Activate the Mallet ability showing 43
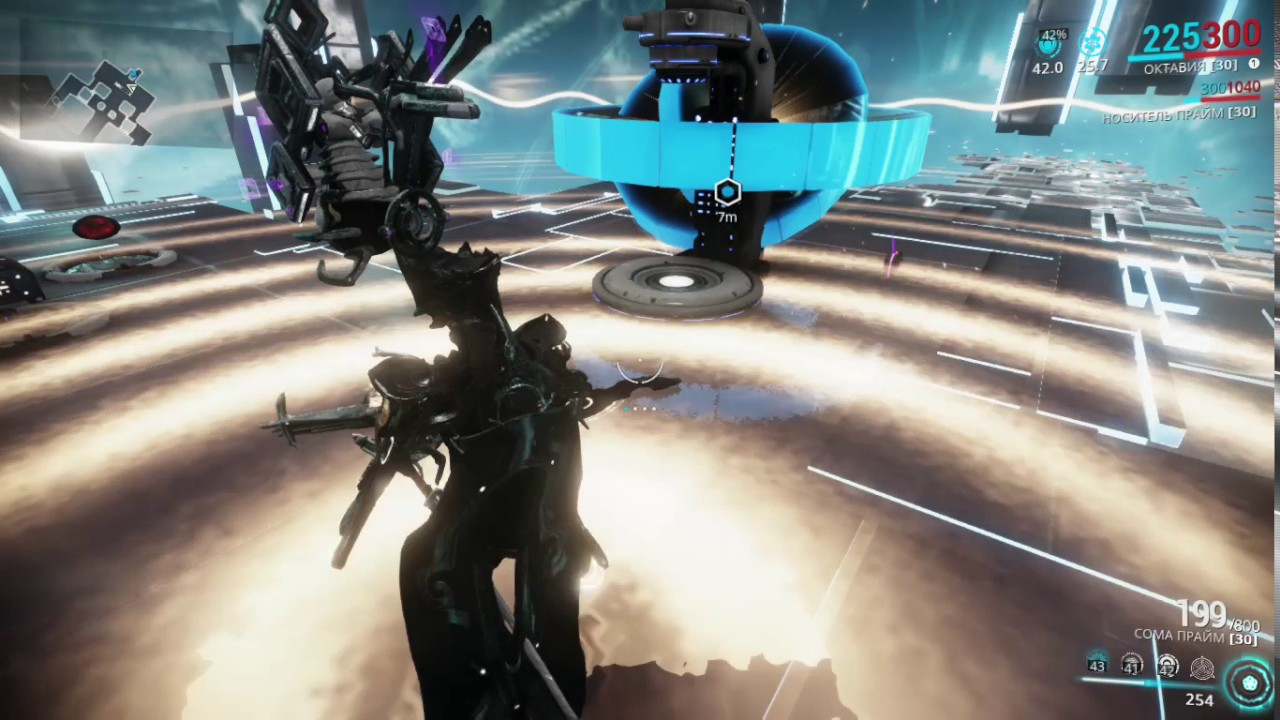The width and height of the screenshot is (1280, 720). [x=1097, y=663]
